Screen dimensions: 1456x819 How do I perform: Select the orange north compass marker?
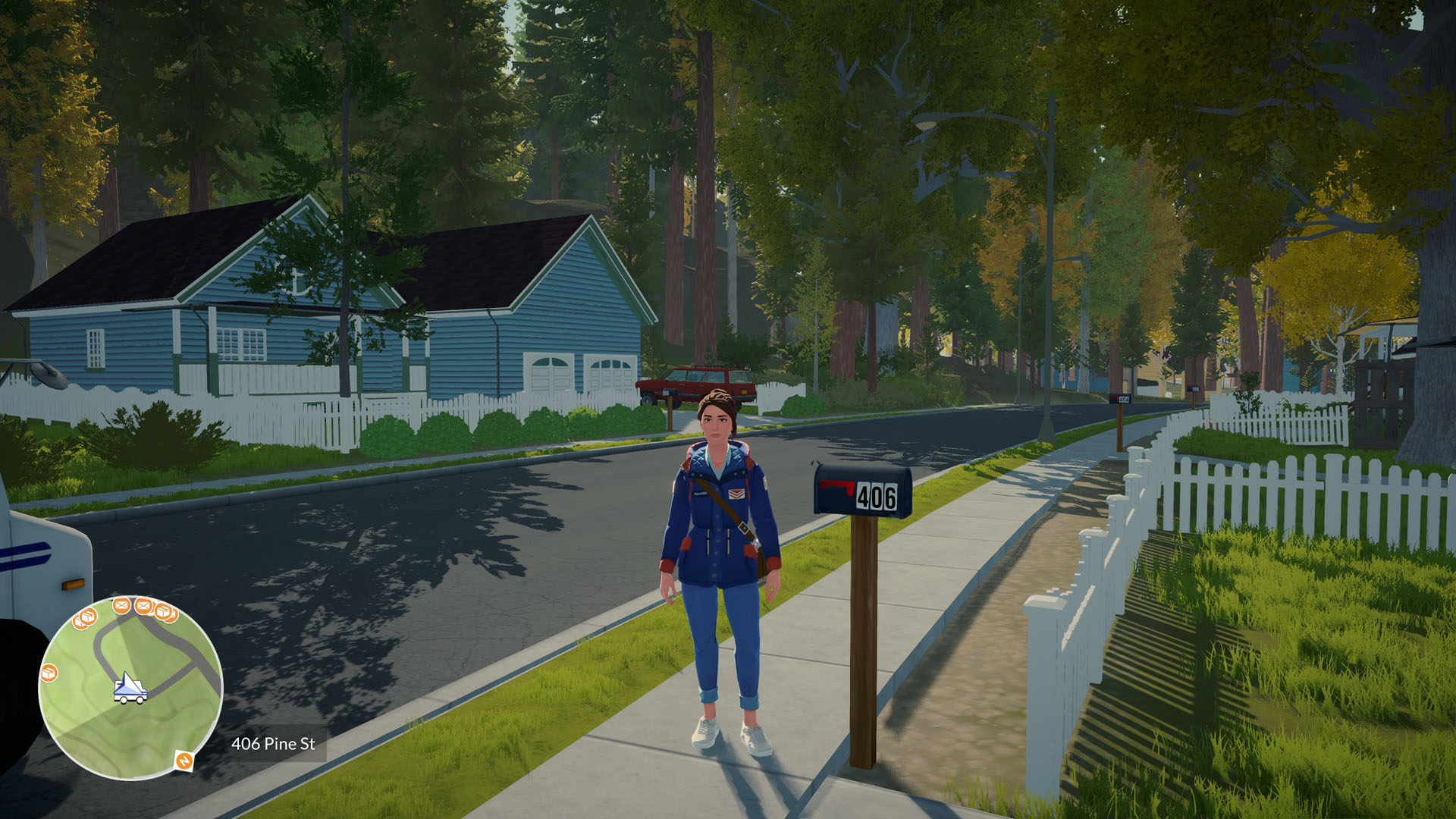[184, 760]
